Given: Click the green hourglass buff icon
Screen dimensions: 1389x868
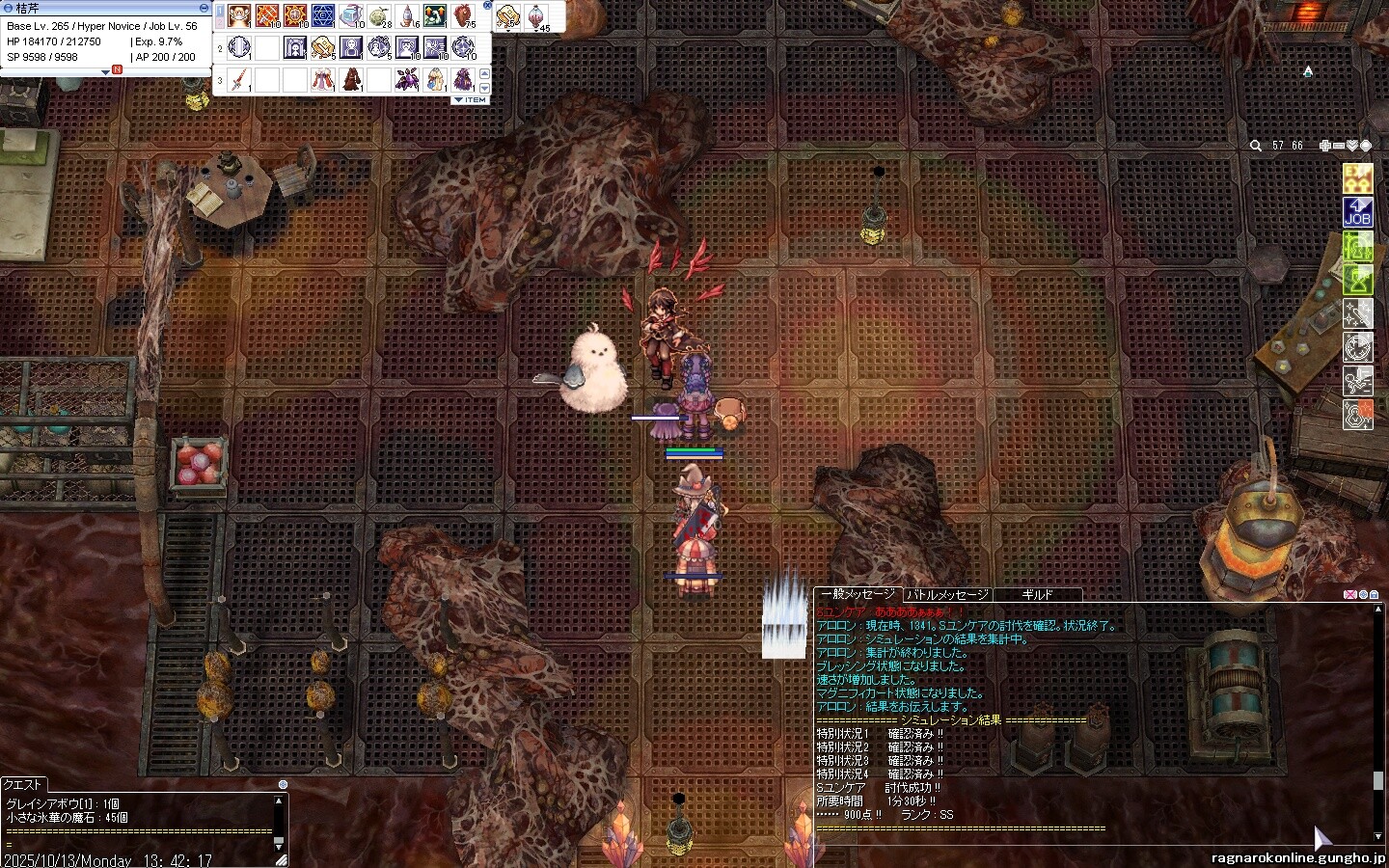Looking at the screenshot, I should pos(1358,281).
